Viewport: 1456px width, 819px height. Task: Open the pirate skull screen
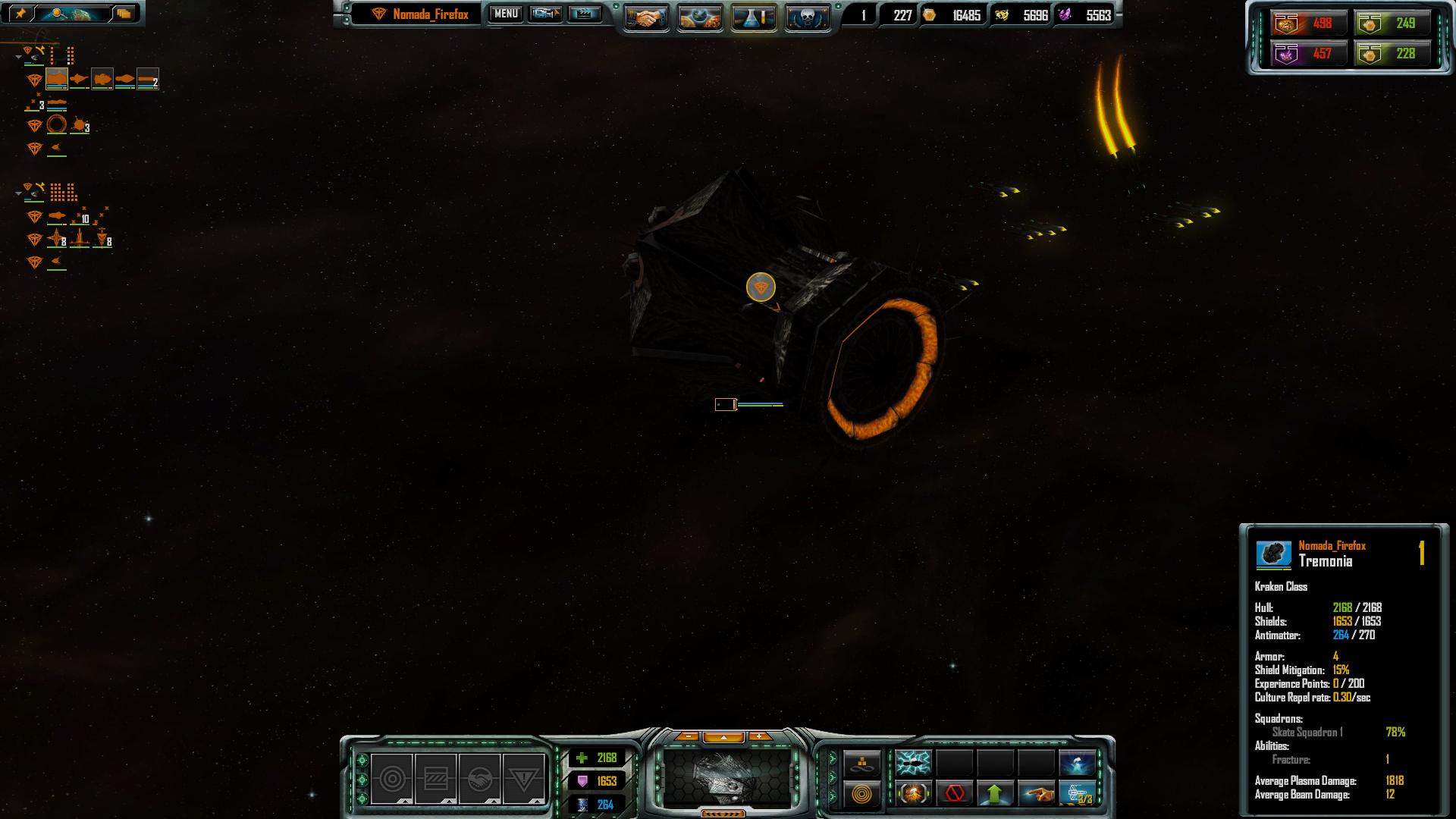tap(807, 17)
